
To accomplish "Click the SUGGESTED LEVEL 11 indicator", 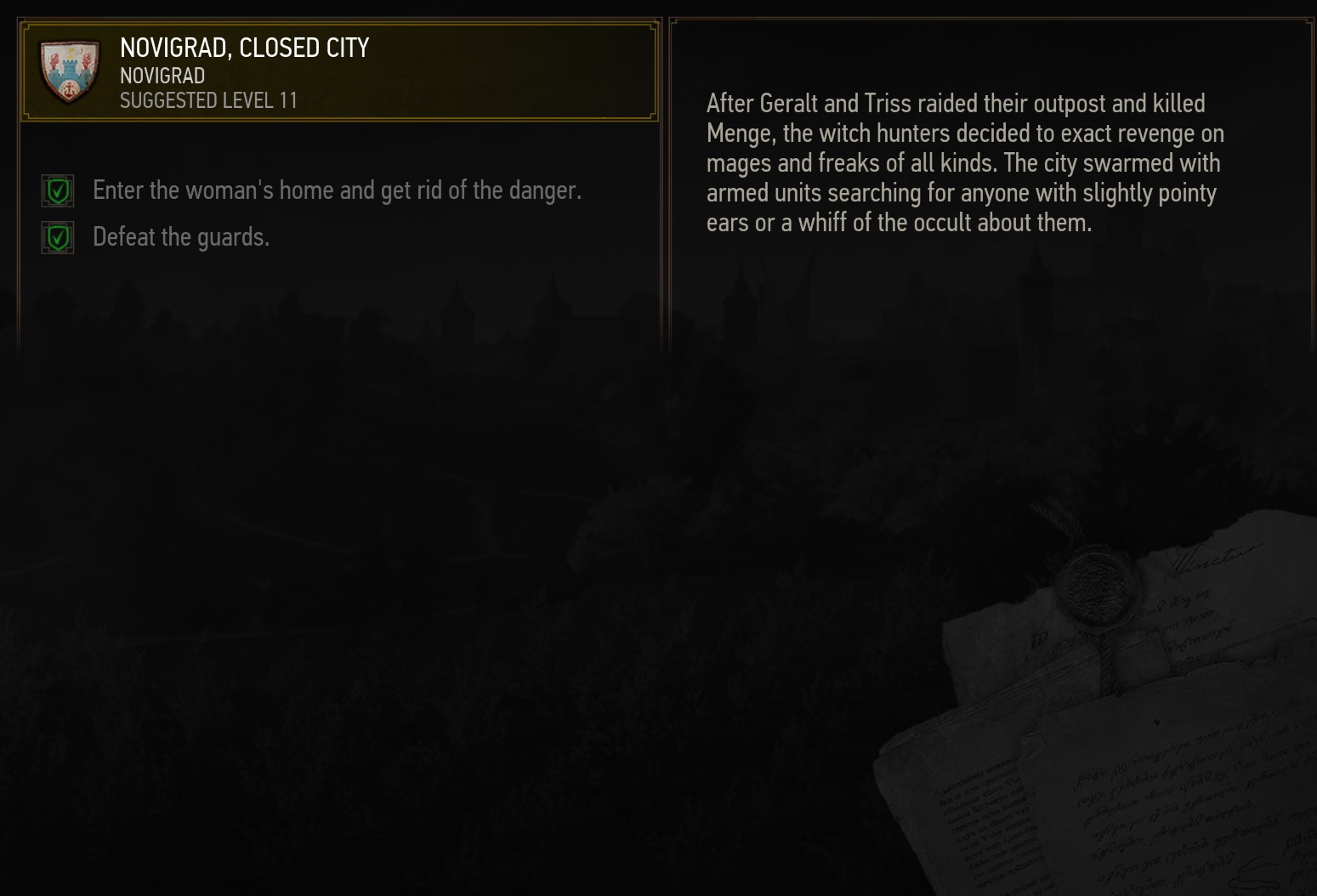I will 208,100.
